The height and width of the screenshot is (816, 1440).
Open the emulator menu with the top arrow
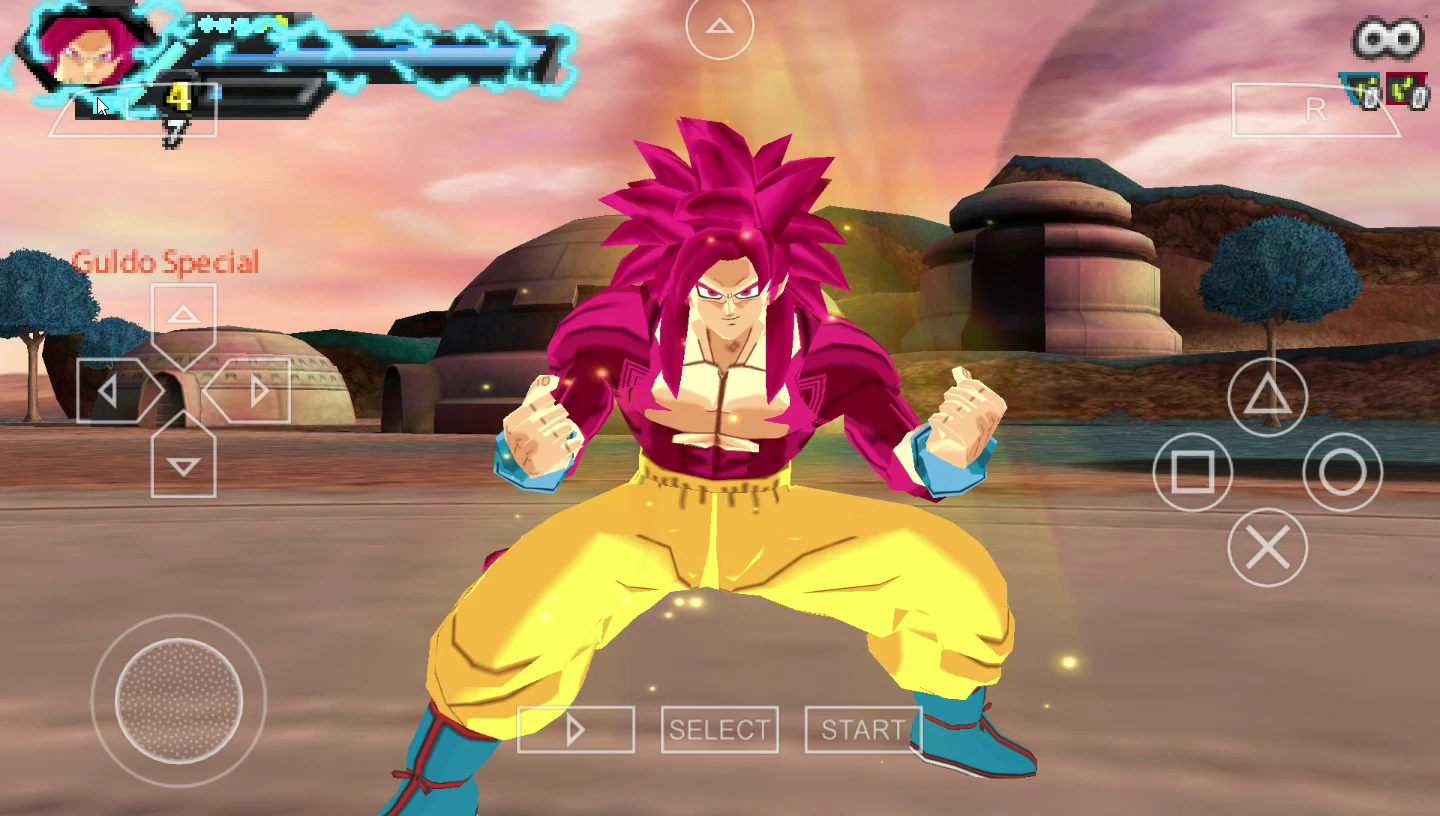coord(720,27)
